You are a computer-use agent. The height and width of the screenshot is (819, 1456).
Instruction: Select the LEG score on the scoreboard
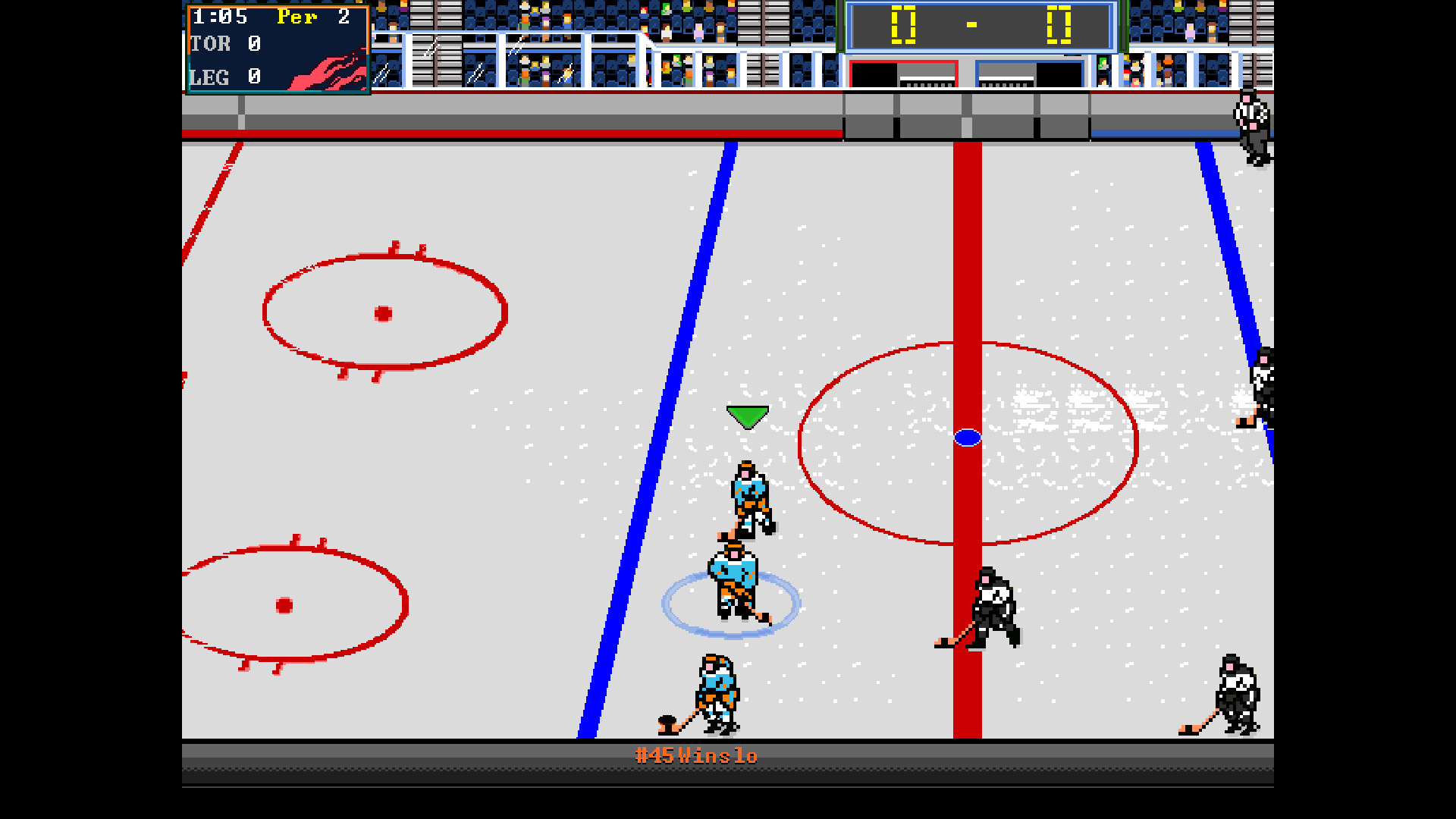tap(254, 77)
